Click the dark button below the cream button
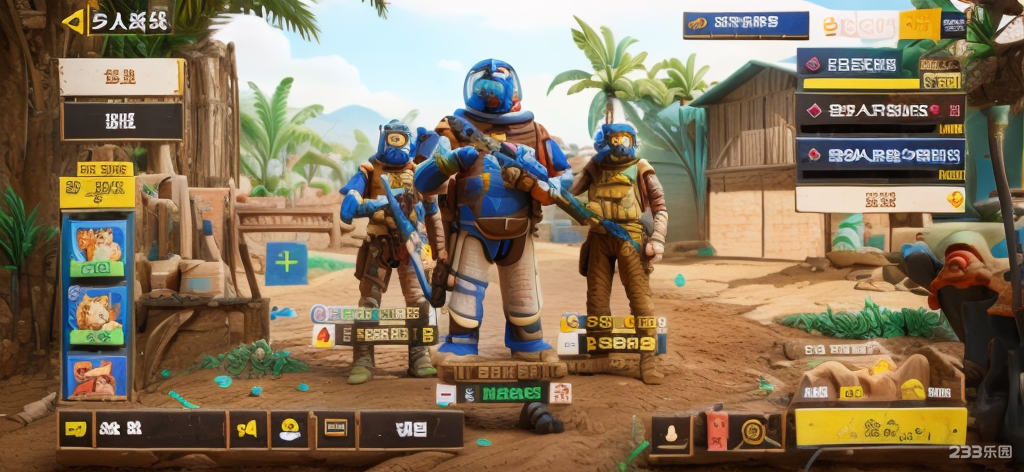The width and height of the screenshot is (1024, 472). [x=122, y=121]
